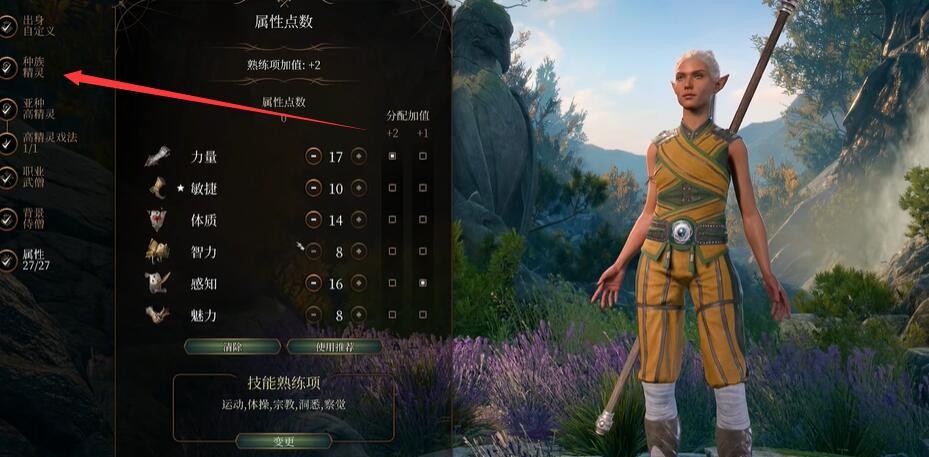Increase 敏捷 (Dexterity) with the plus button
The image size is (929, 457).
(358, 188)
